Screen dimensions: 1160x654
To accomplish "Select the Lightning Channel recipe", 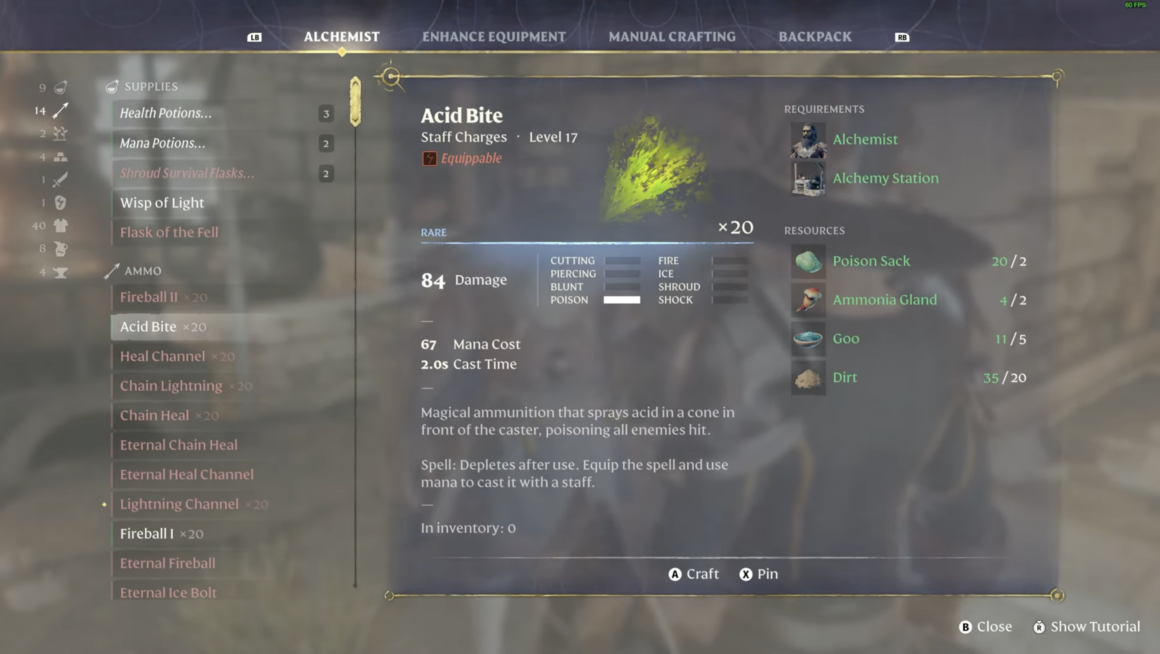I will pos(179,504).
